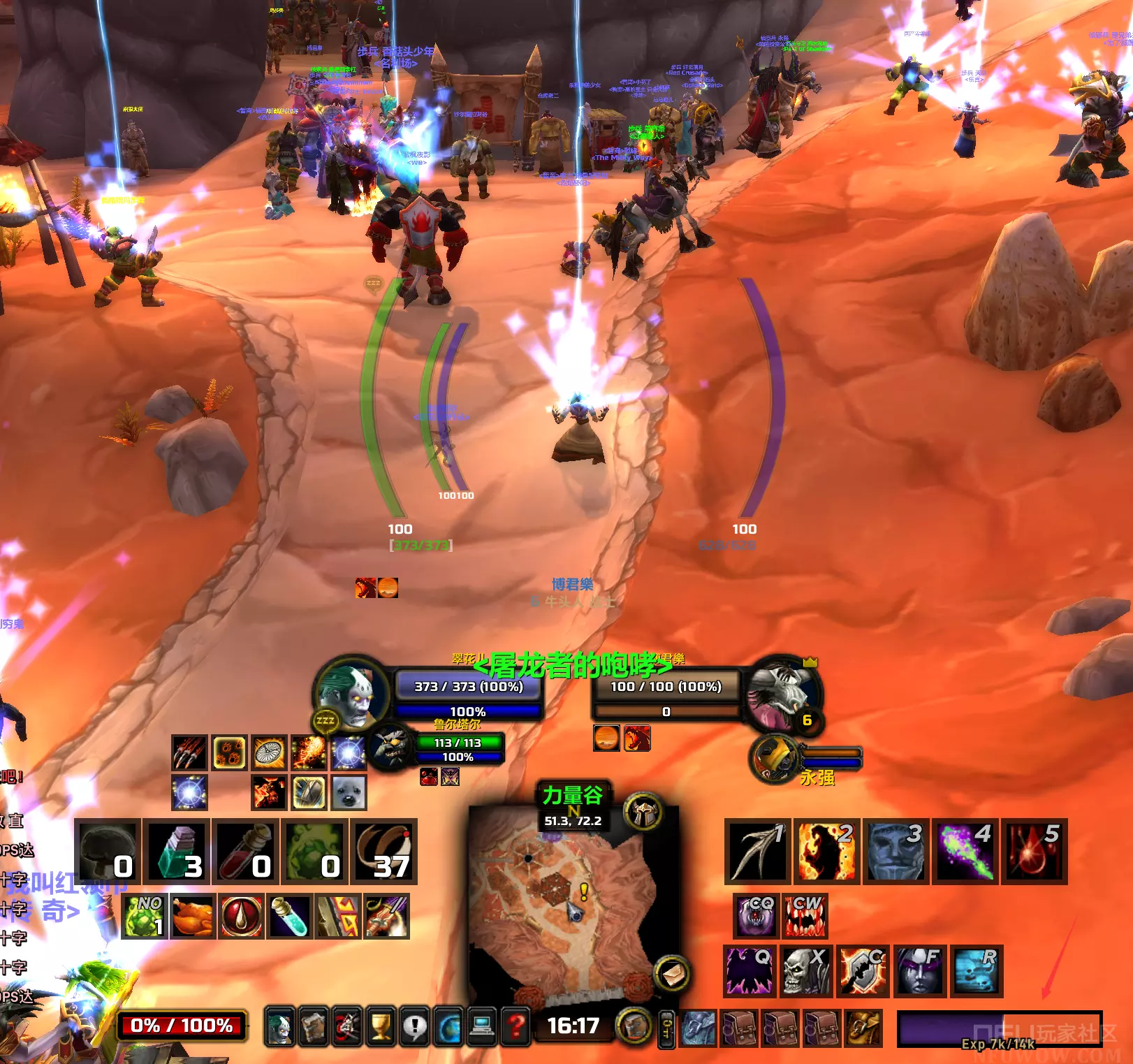Trigger the fanged mouth ability labeled CW
This screenshot has height=1064, width=1133.
(x=805, y=916)
